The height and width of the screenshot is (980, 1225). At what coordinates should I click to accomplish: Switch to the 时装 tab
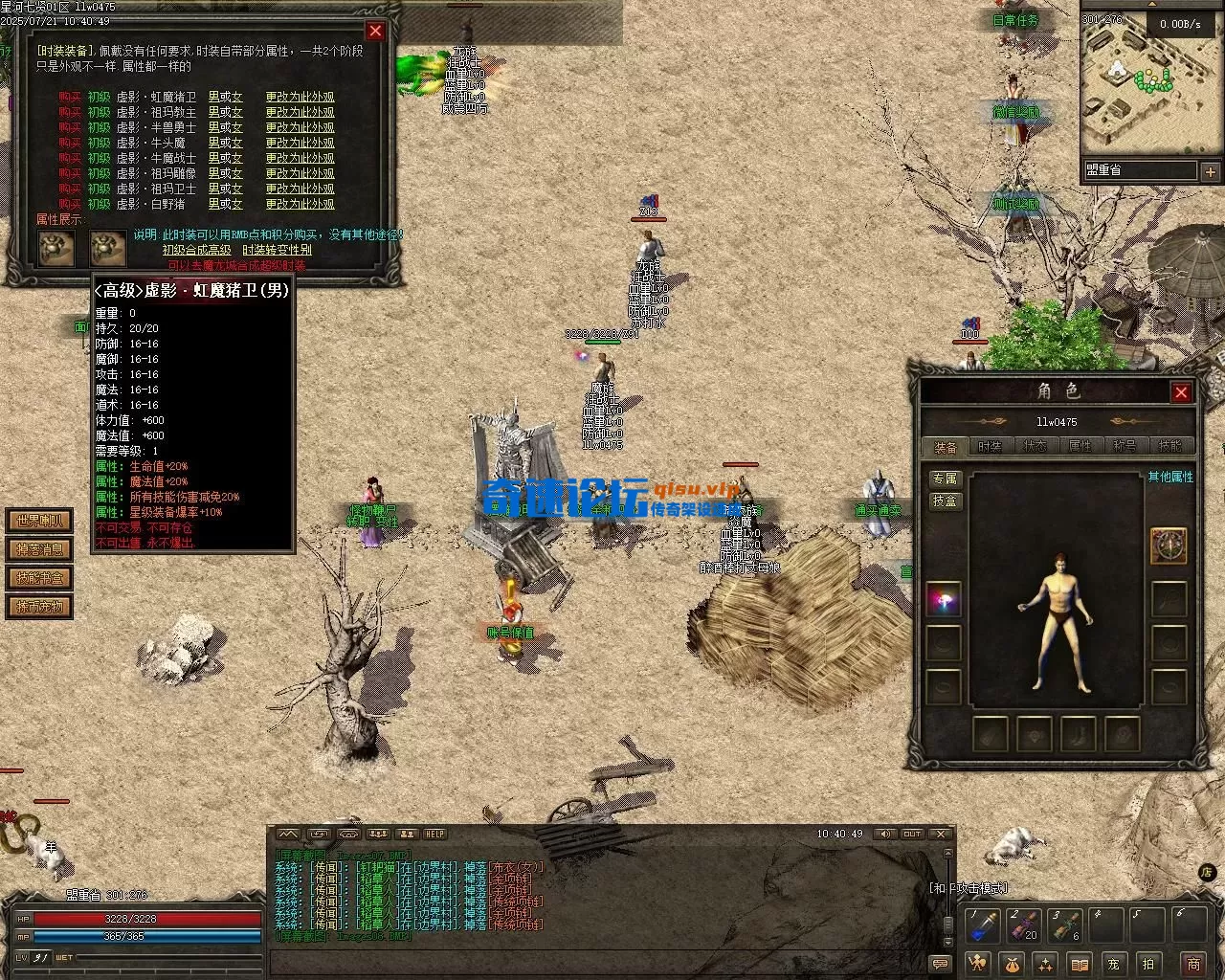tap(990, 446)
